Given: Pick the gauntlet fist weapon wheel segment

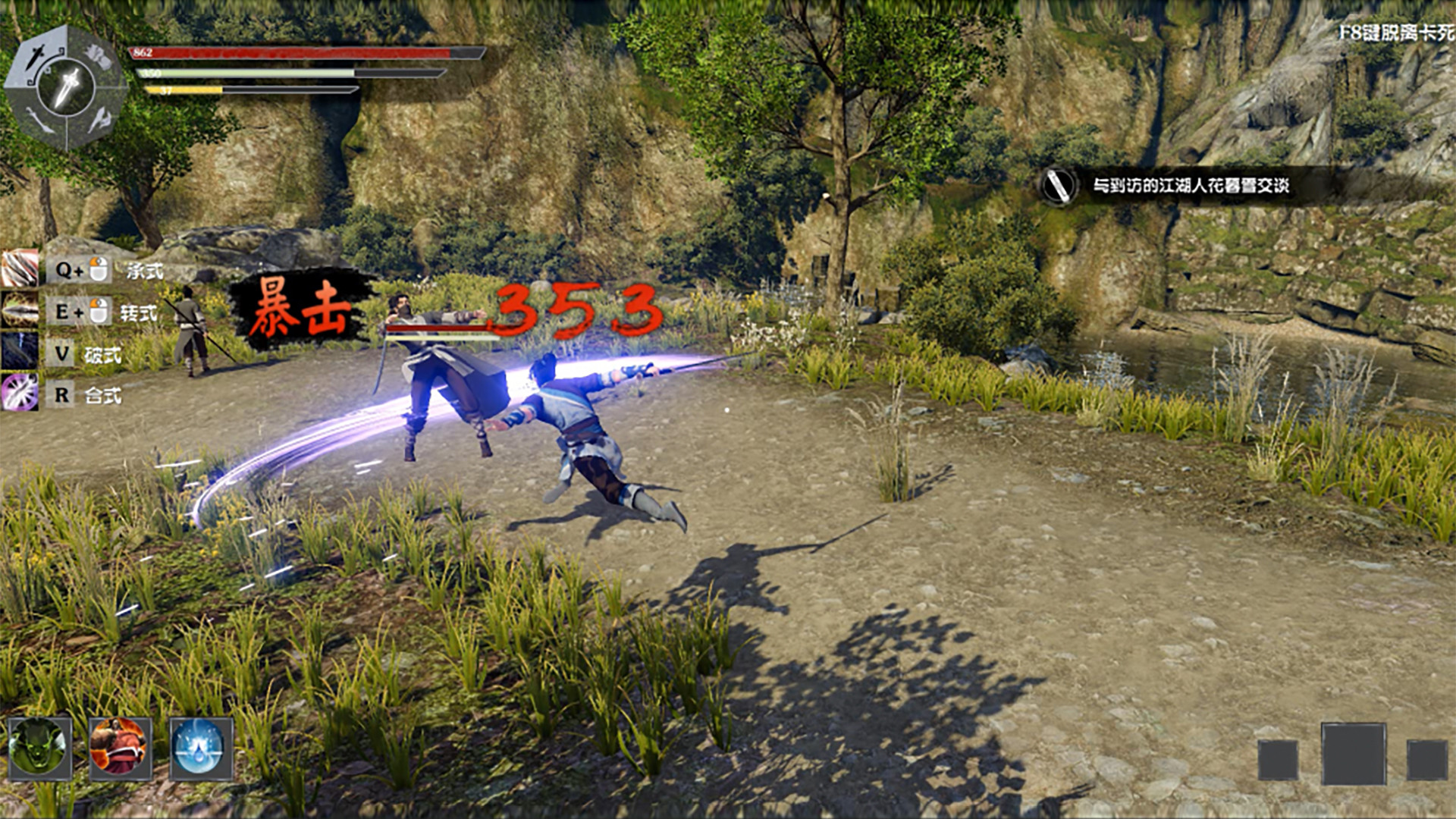Looking at the screenshot, I should [98, 55].
